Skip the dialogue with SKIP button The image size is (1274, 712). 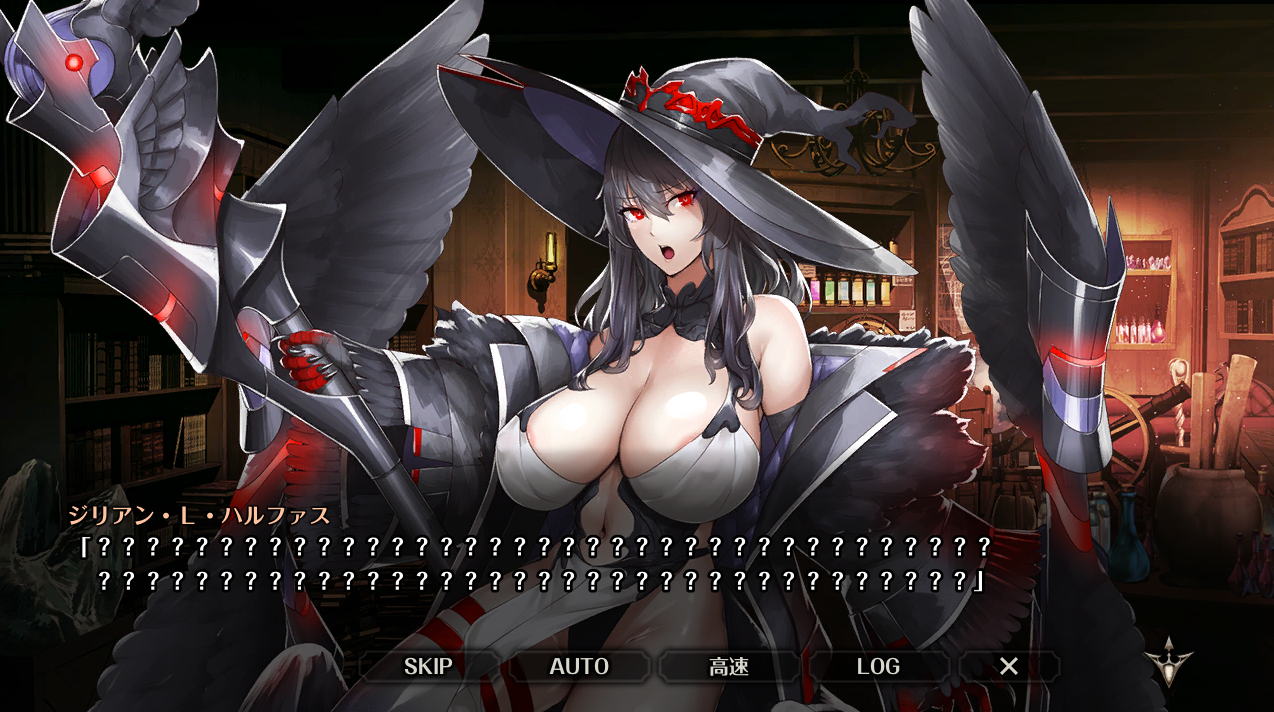[x=428, y=667]
